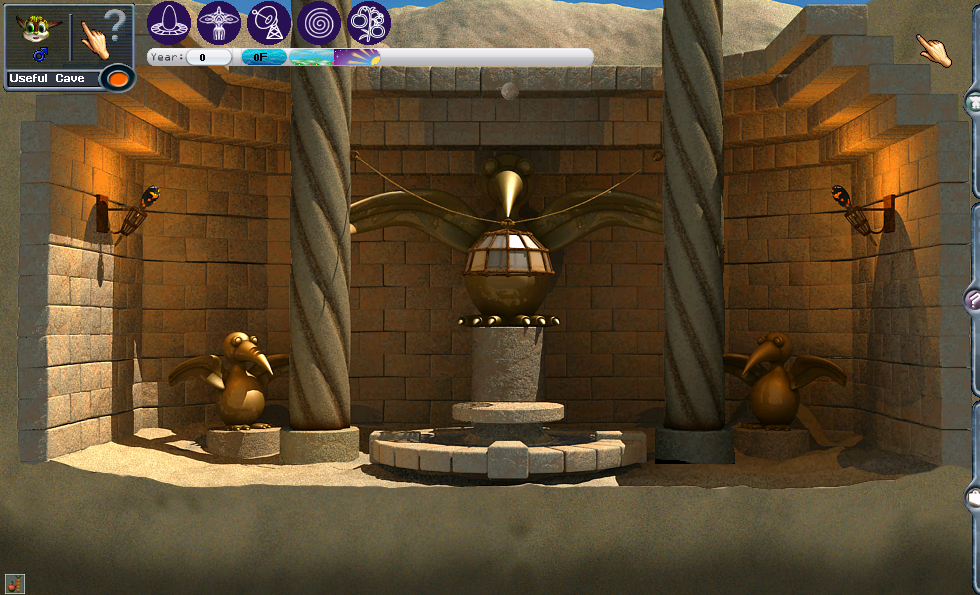Open the striped middle tab on the right edge
Viewport: 980px width, 595px height.
coord(972,298)
